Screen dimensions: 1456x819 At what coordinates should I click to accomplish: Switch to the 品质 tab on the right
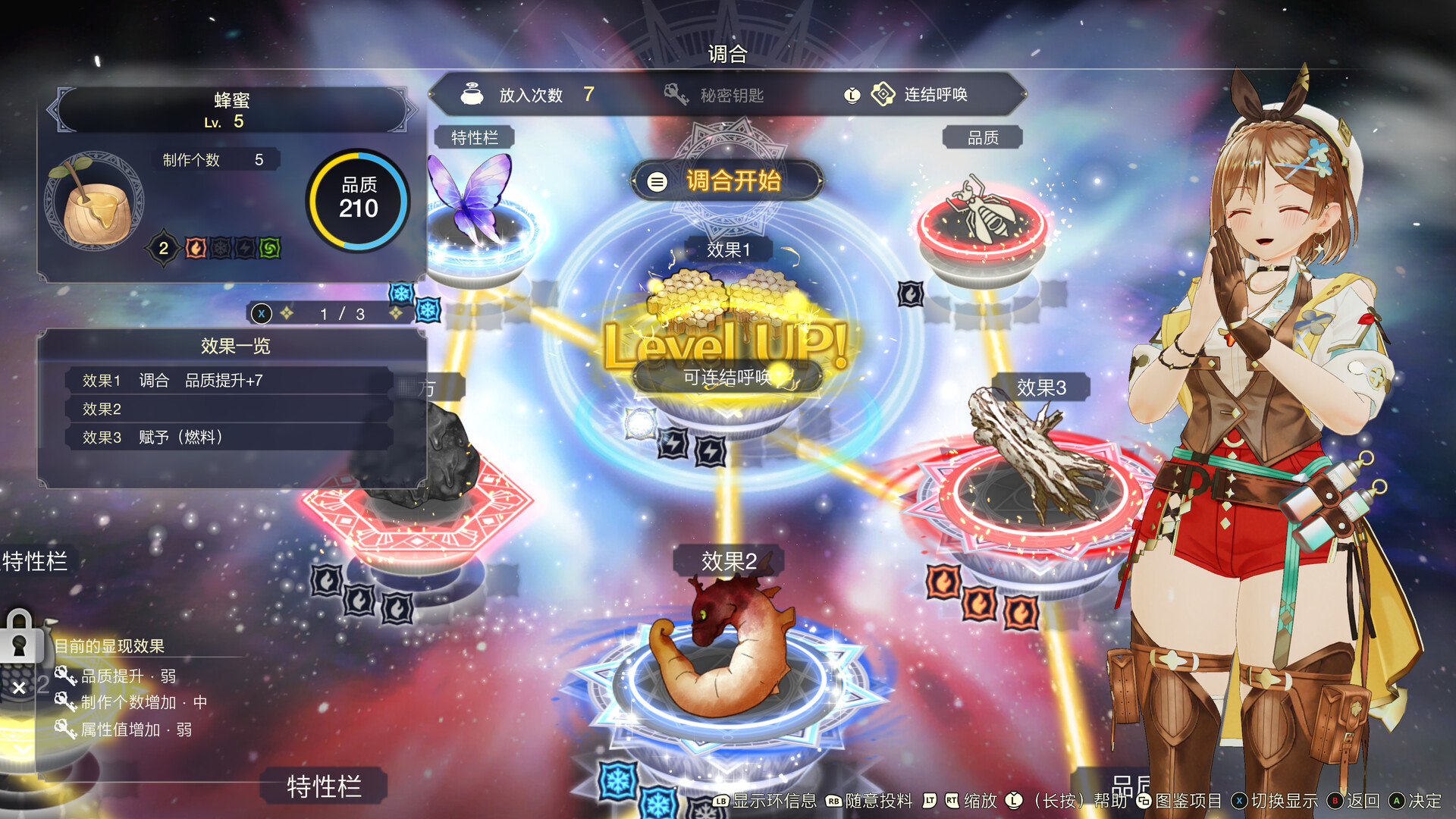click(981, 137)
